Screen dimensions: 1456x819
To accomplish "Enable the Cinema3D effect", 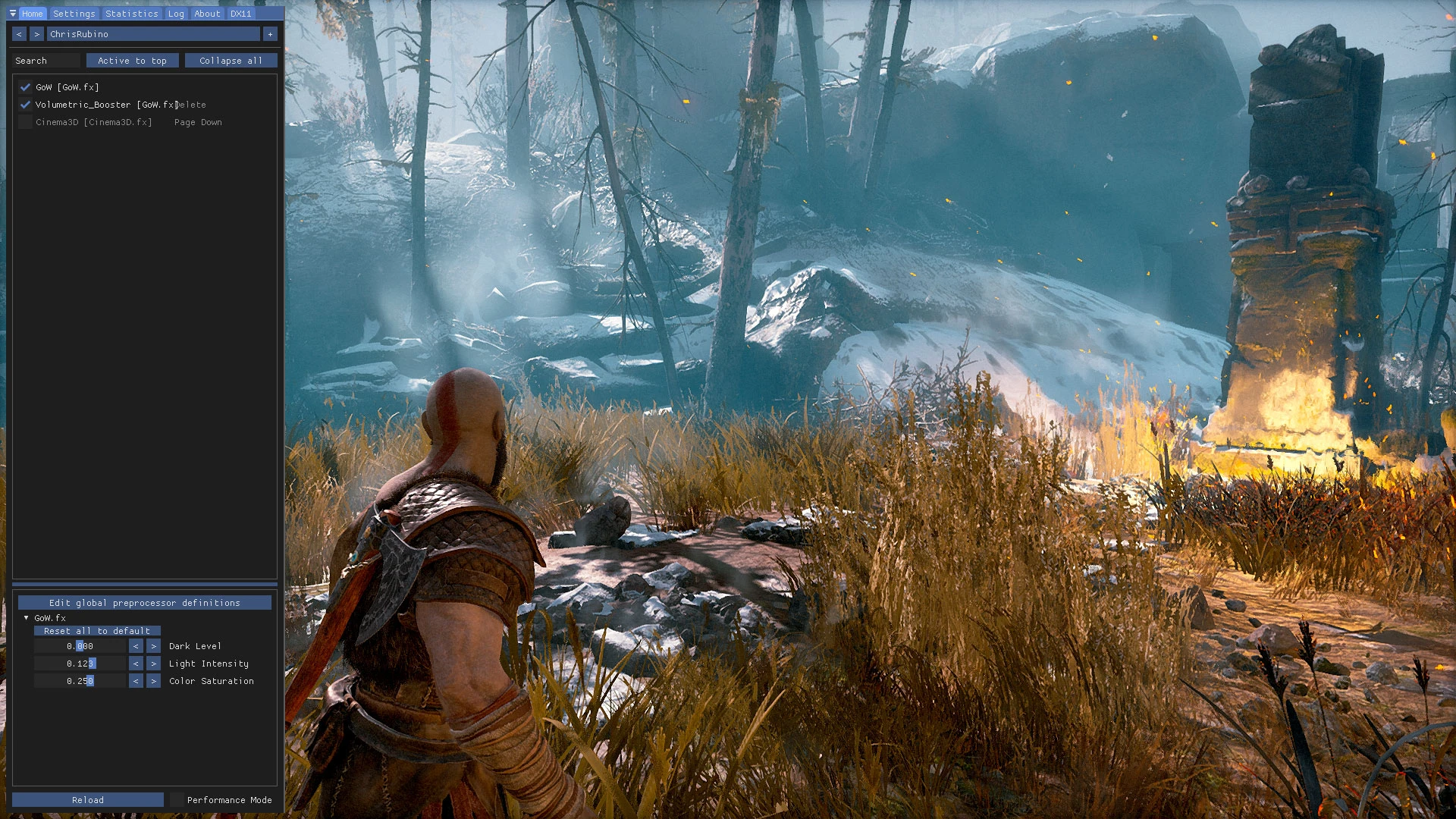I will pyautogui.click(x=25, y=122).
